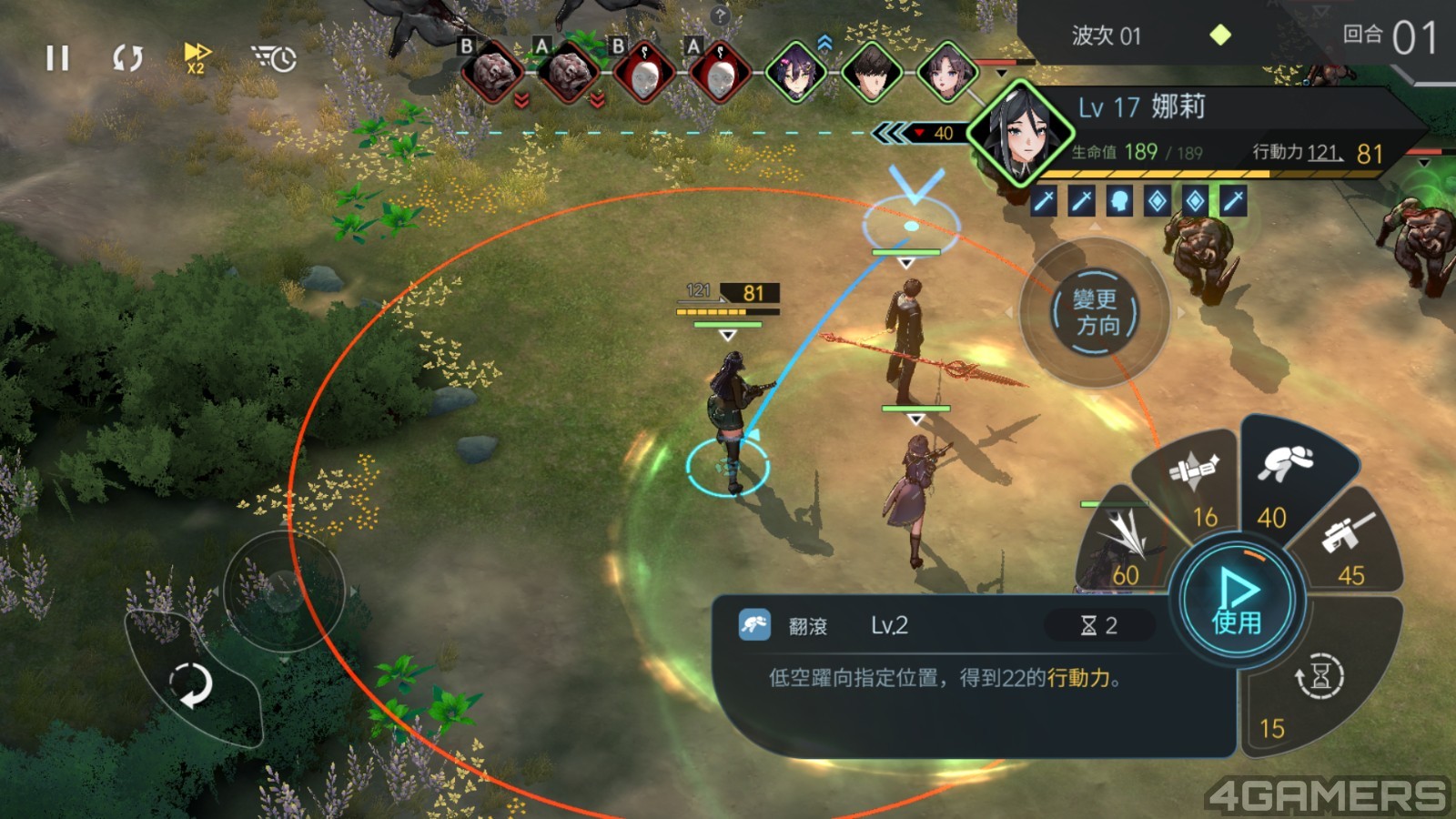Tap the head-silhouette status buff icon

(x=1119, y=201)
